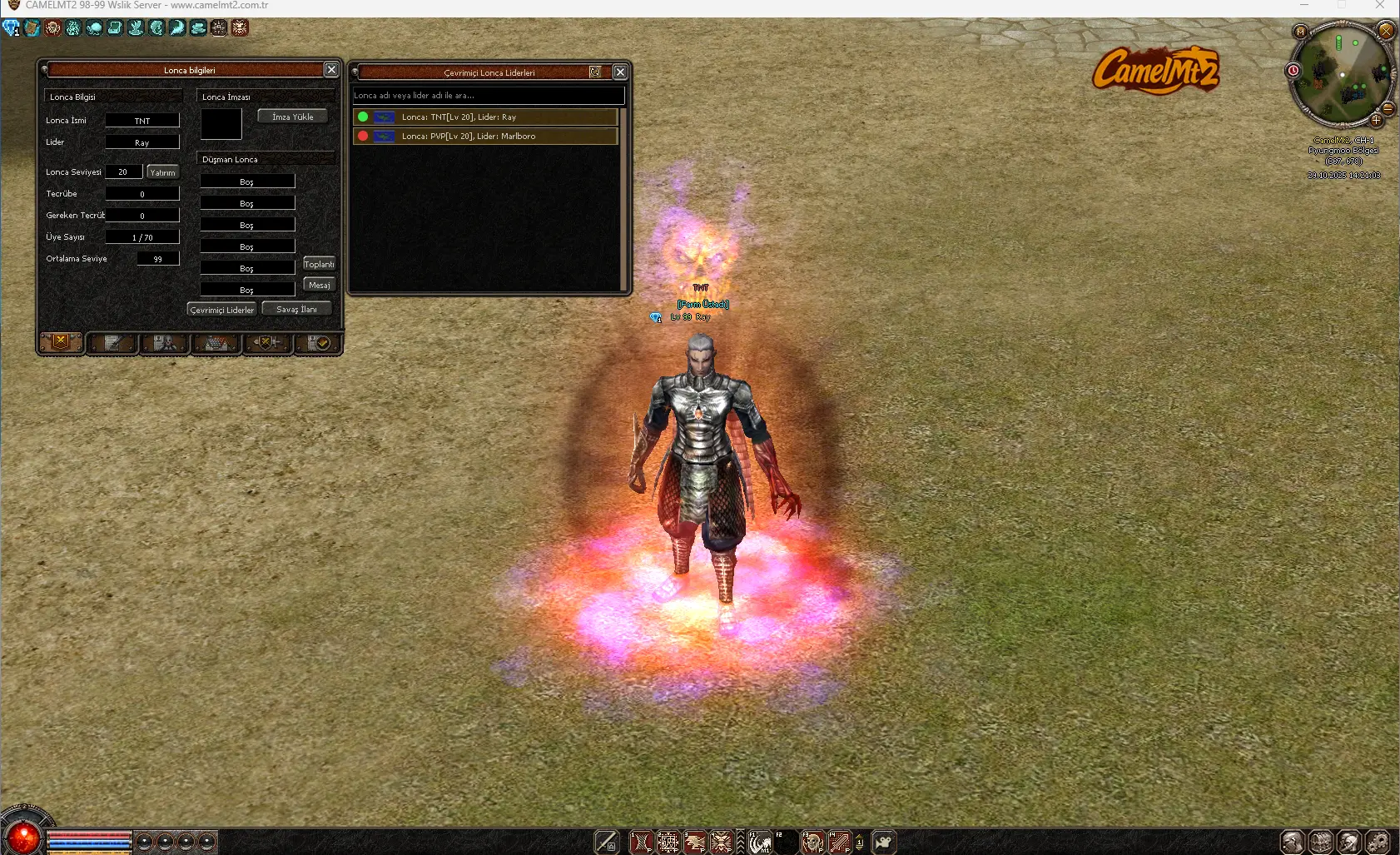Declare war with Savaş İlanı button
This screenshot has width=1400, height=855.
pyautogui.click(x=296, y=309)
